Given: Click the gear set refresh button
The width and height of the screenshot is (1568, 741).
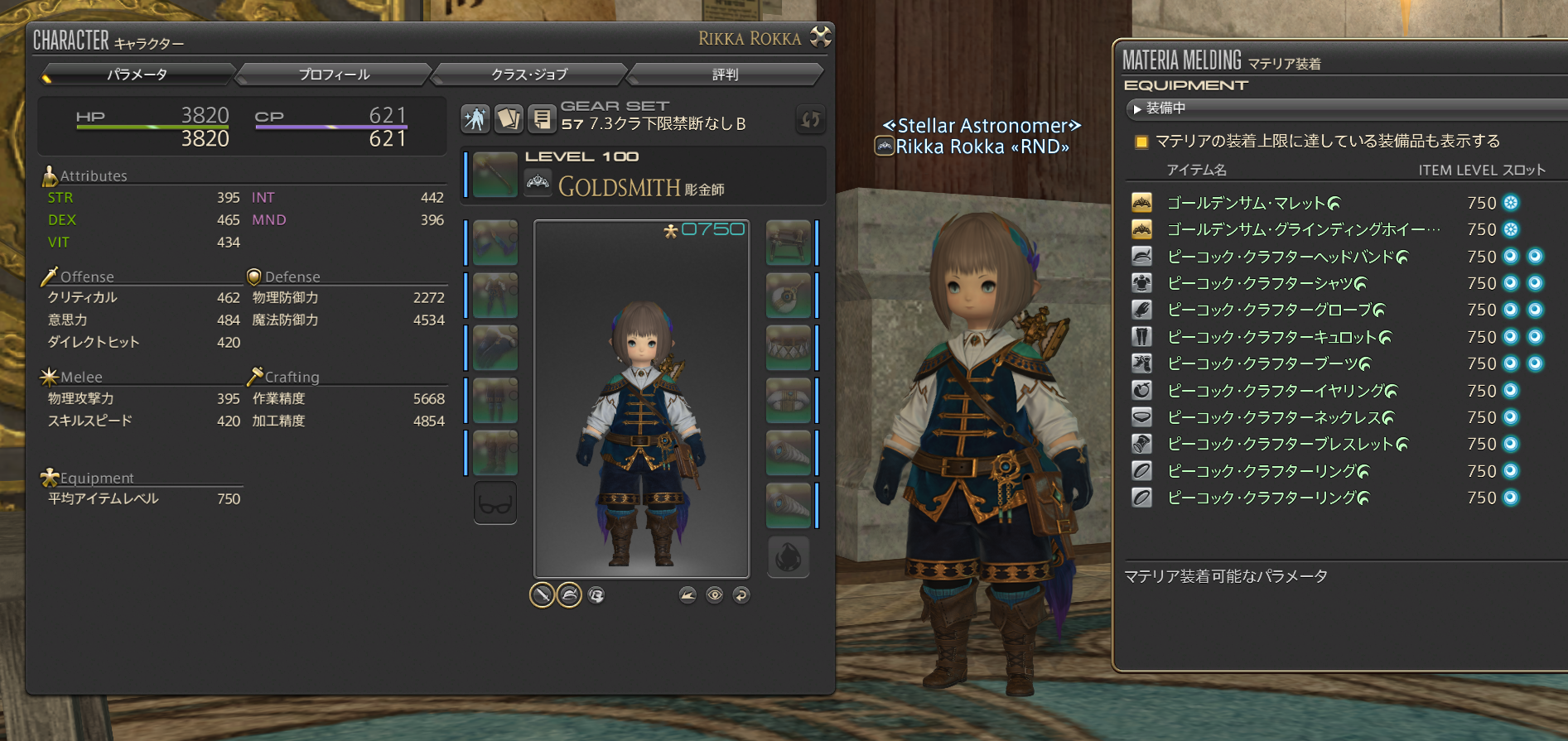Looking at the screenshot, I should click(x=810, y=119).
